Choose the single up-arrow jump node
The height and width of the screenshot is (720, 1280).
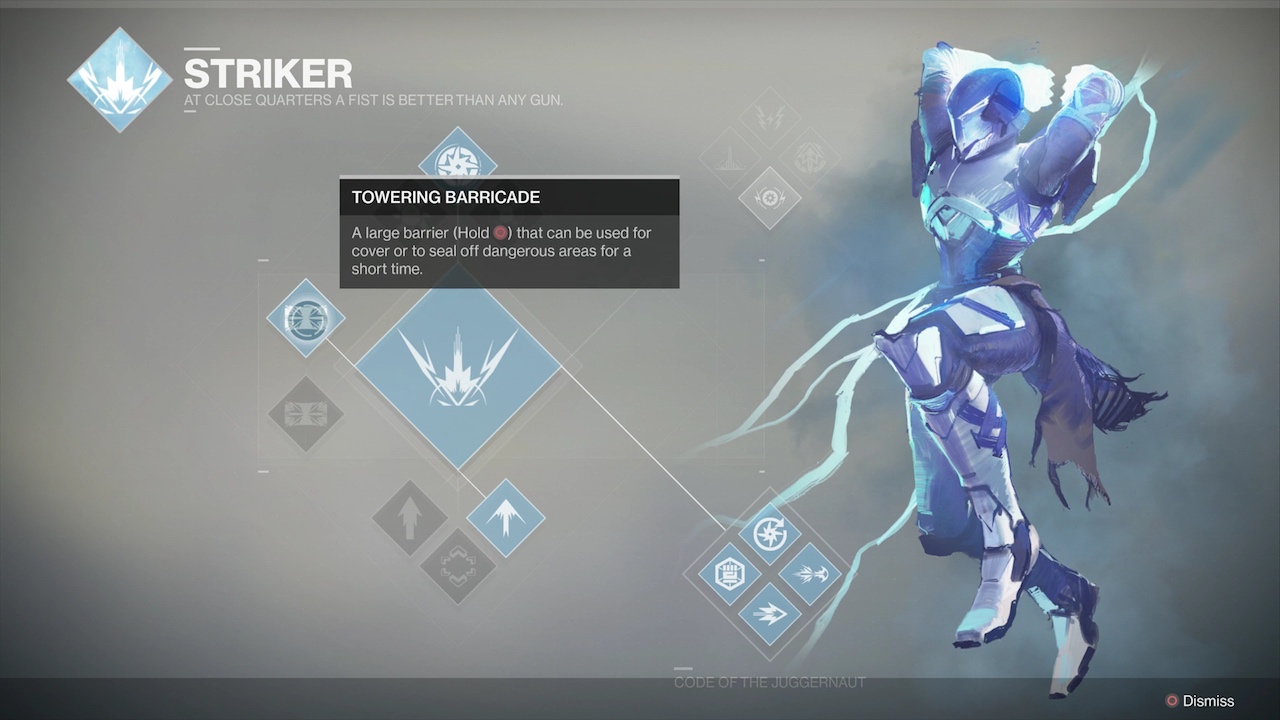click(410, 519)
